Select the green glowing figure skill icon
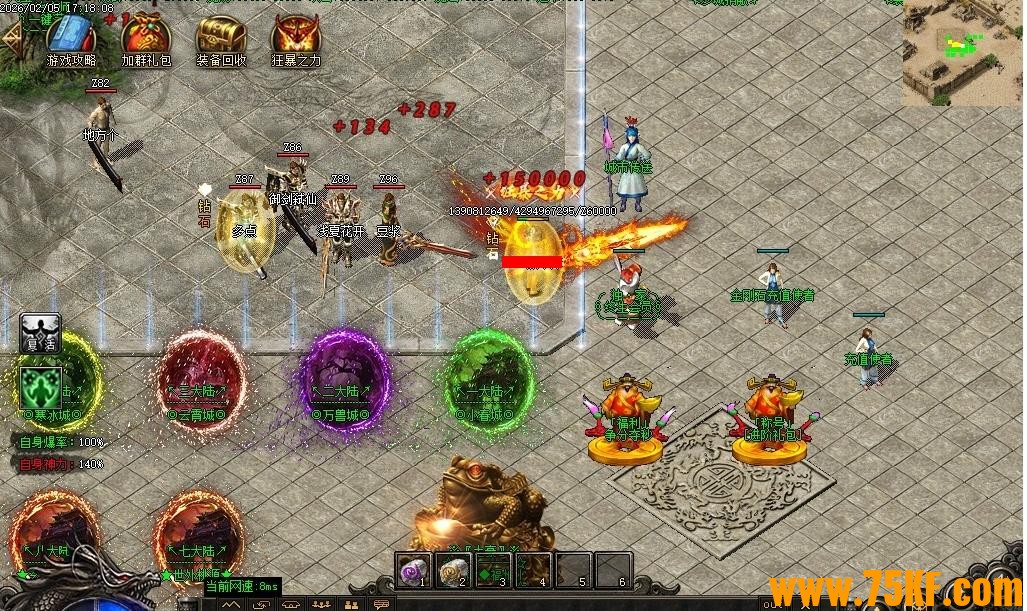 42,386
